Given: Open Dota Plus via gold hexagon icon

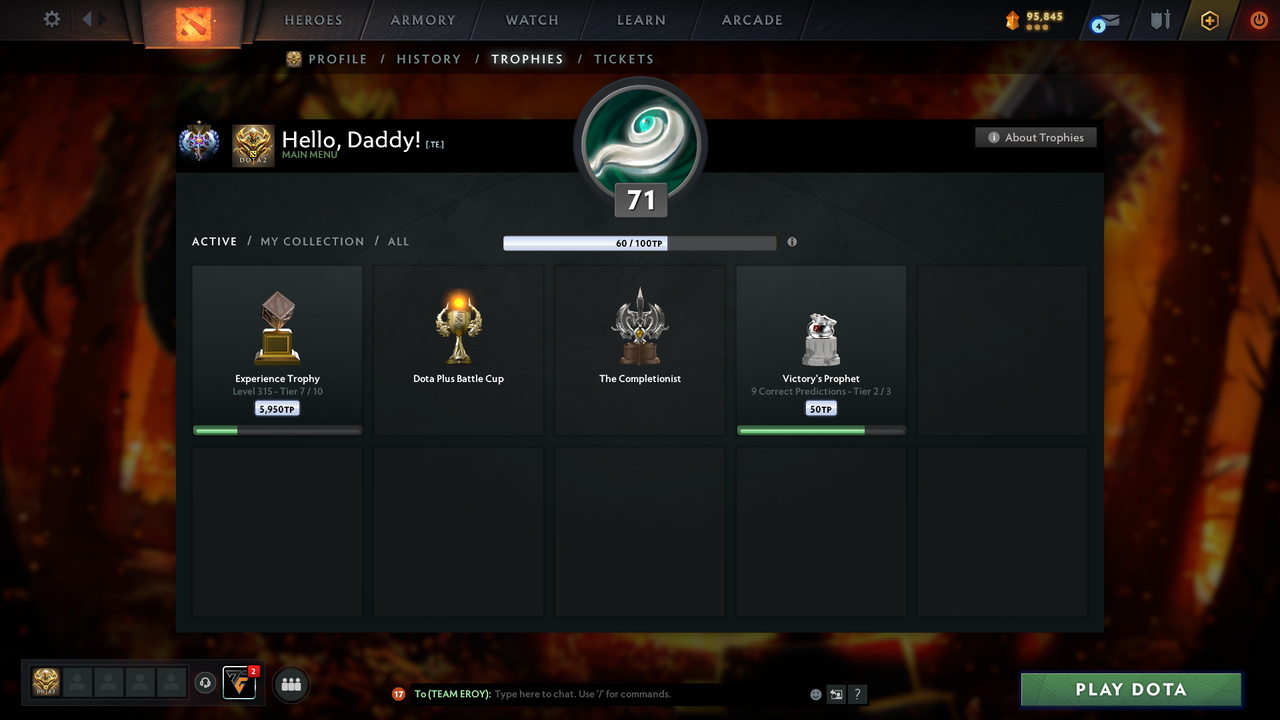Looking at the screenshot, I should coord(1209,19).
